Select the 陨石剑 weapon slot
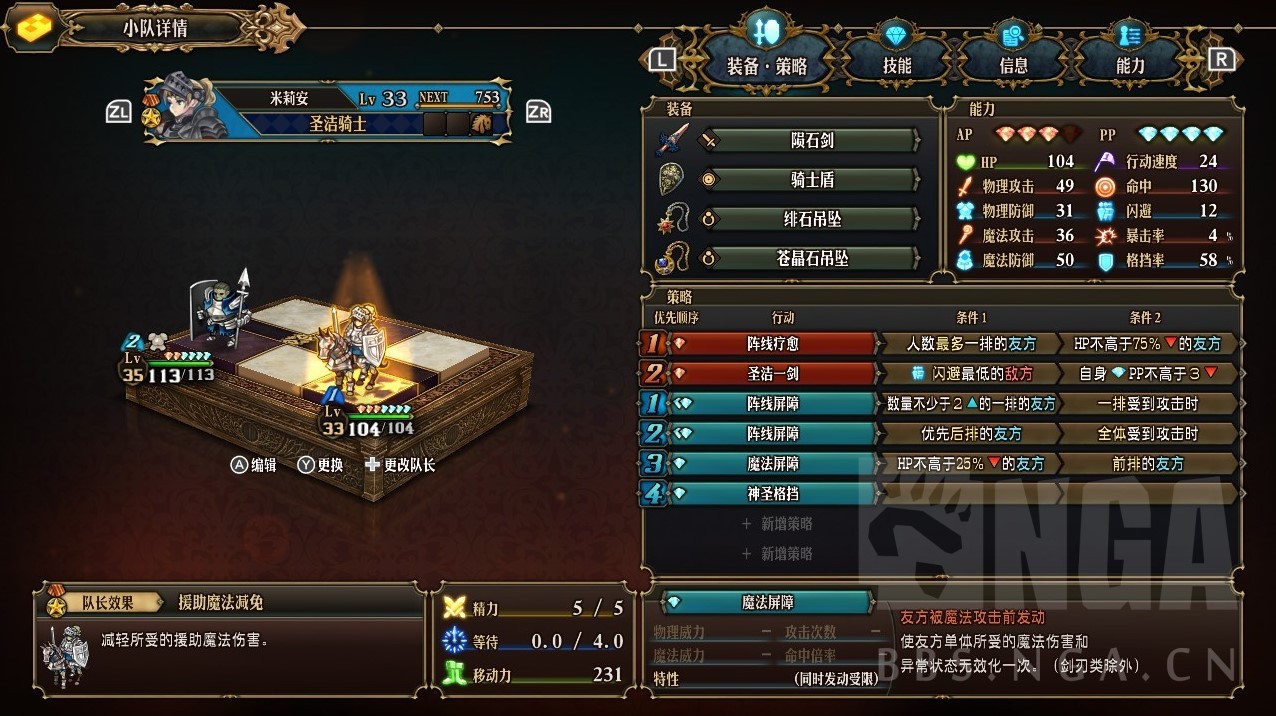The width and height of the screenshot is (1276, 716). click(811, 141)
